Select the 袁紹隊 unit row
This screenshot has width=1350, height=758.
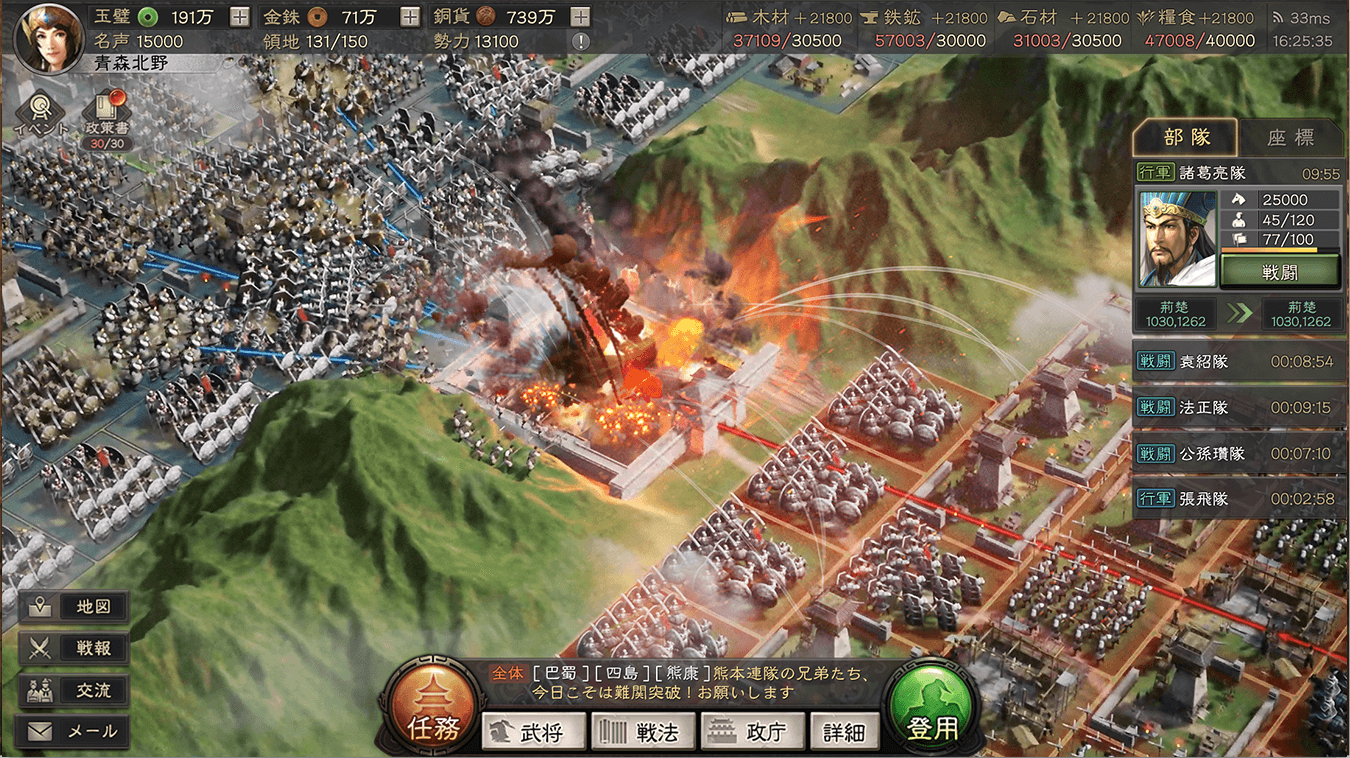click(1239, 362)
